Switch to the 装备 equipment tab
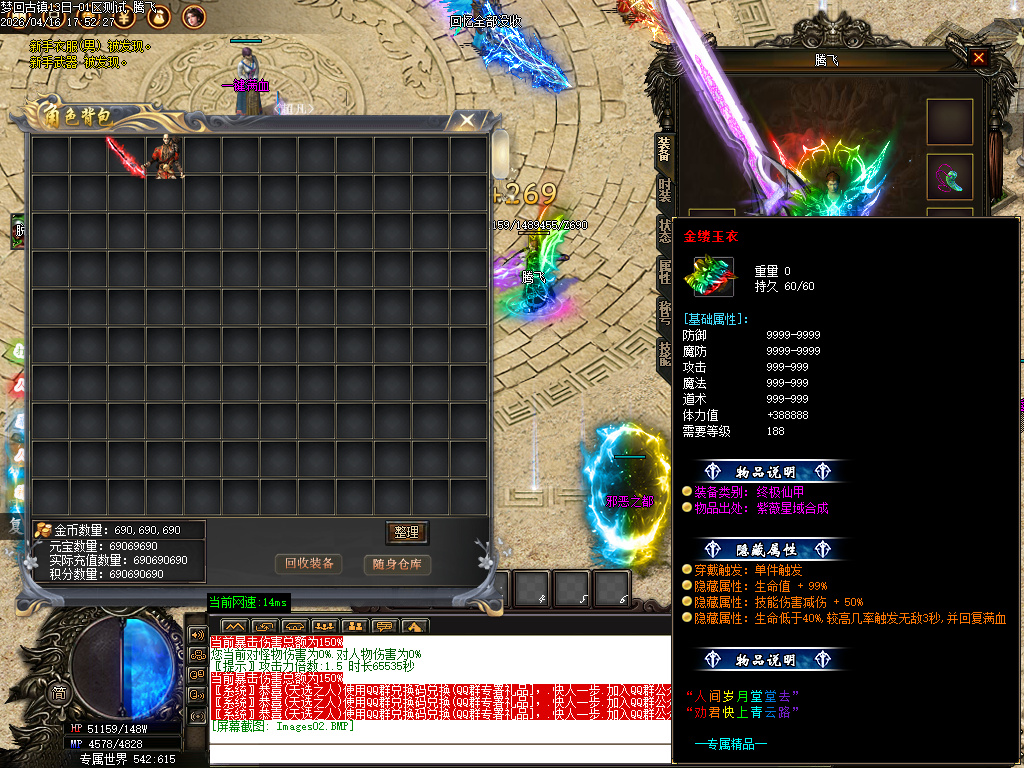 pos(664,148)
